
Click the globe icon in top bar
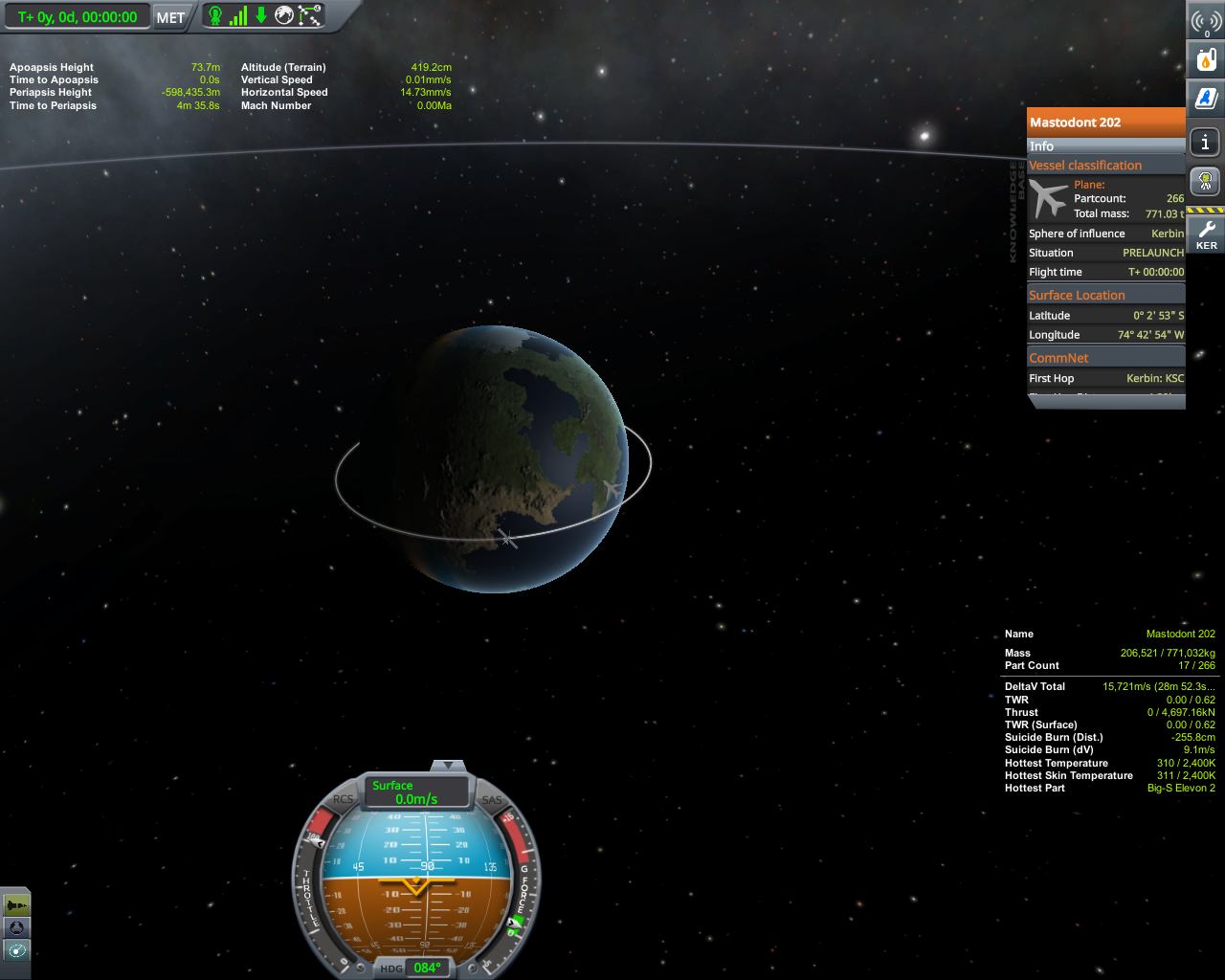point(284,15)
